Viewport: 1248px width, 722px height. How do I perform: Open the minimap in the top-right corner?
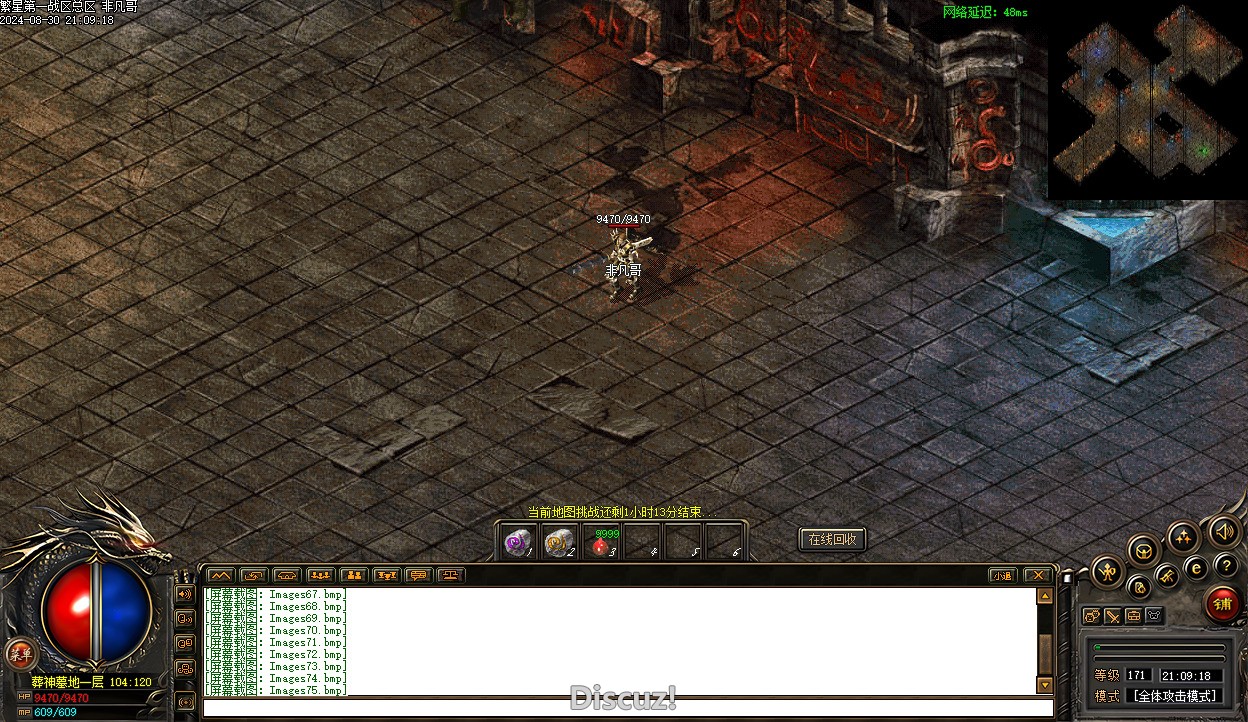coord(1147,100)
